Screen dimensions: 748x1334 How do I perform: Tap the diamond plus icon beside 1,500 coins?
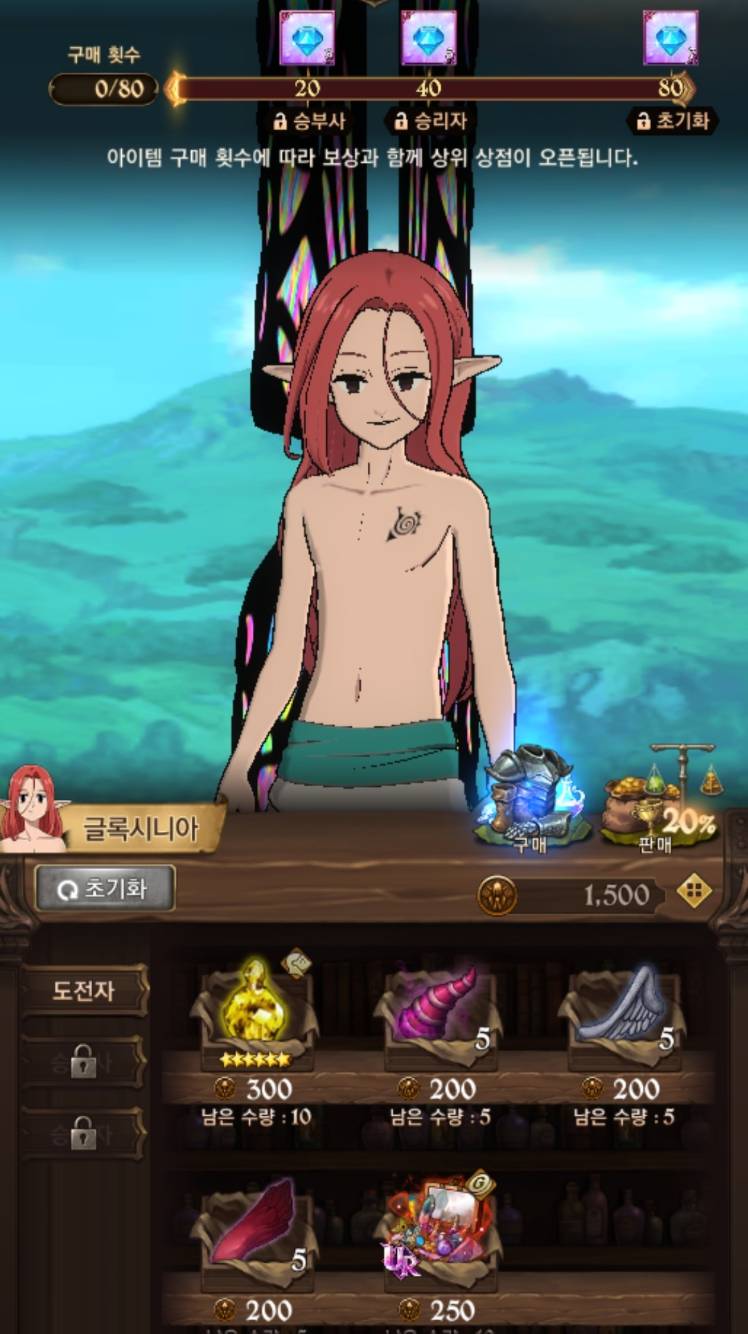[694, 891]
